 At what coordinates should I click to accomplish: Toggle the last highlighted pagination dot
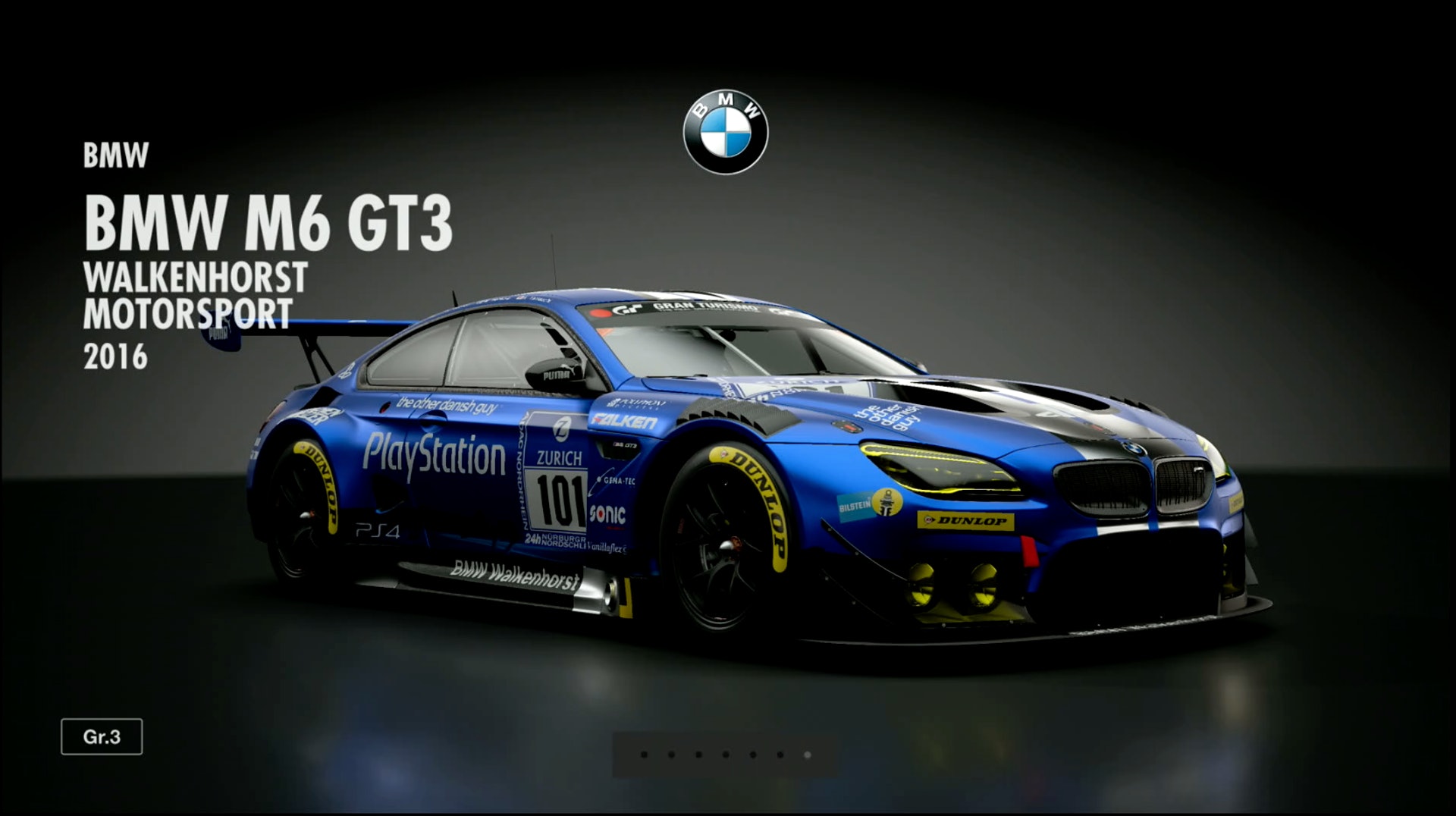point(808,755)
